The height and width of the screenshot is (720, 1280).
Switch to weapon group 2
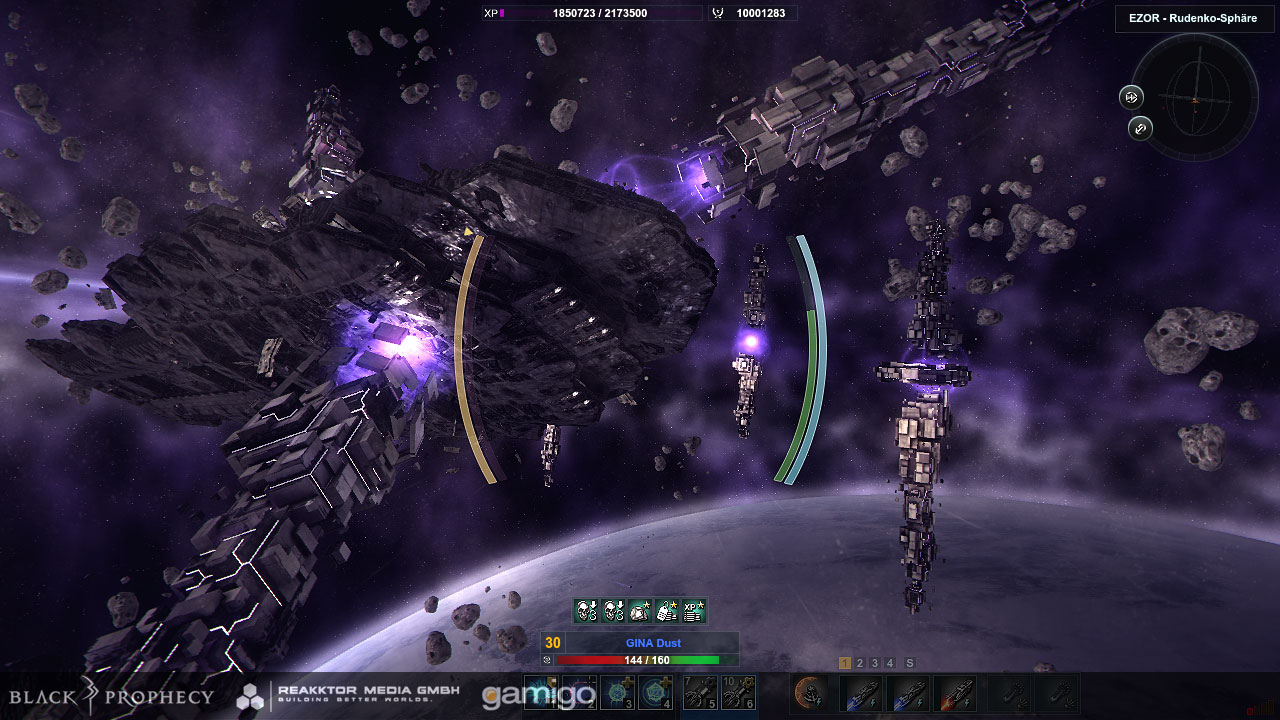click(x=860, y=663)
